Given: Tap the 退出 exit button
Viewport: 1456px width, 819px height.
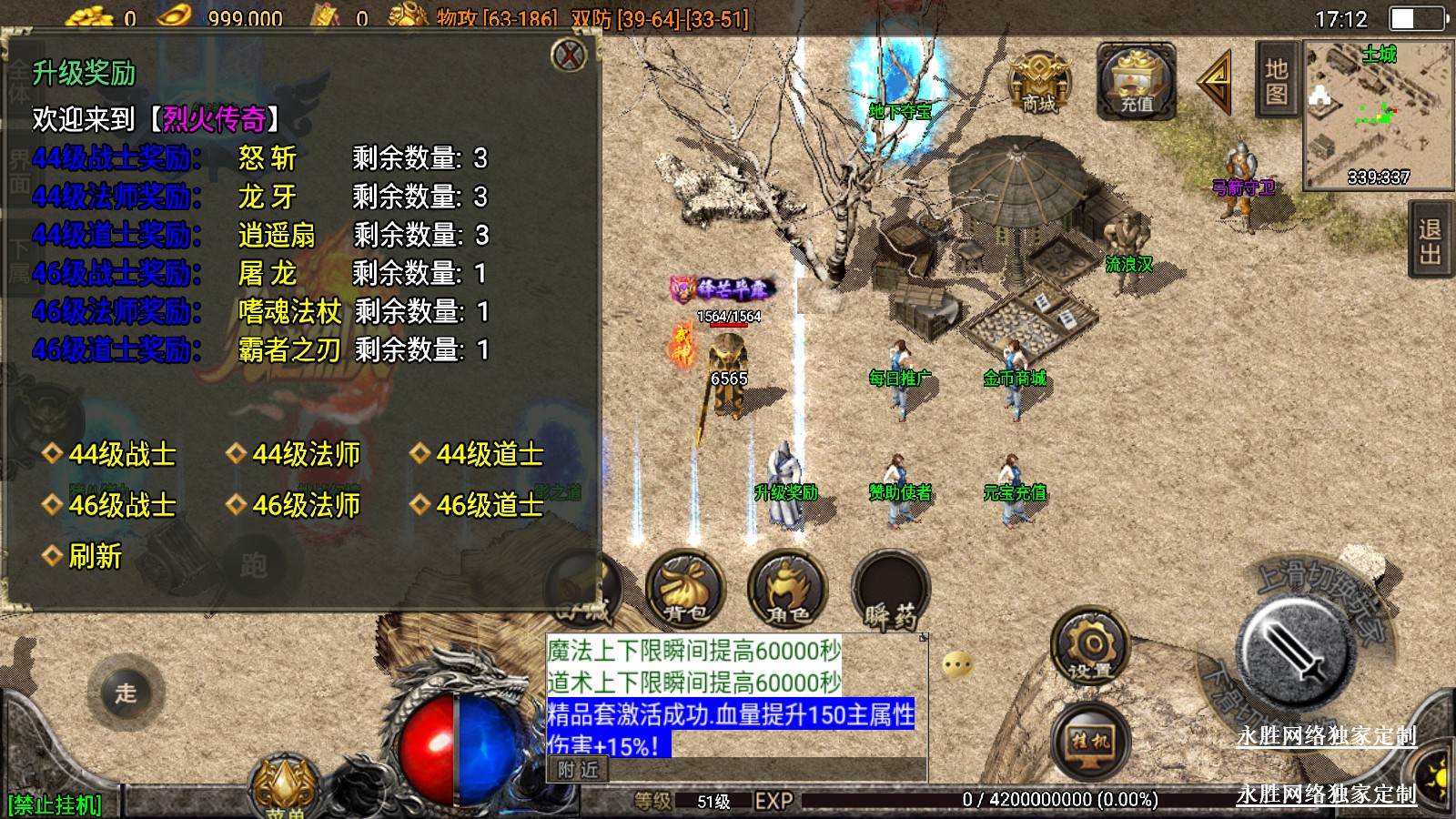Looking at the screenshot, I should pos(1430,241).
